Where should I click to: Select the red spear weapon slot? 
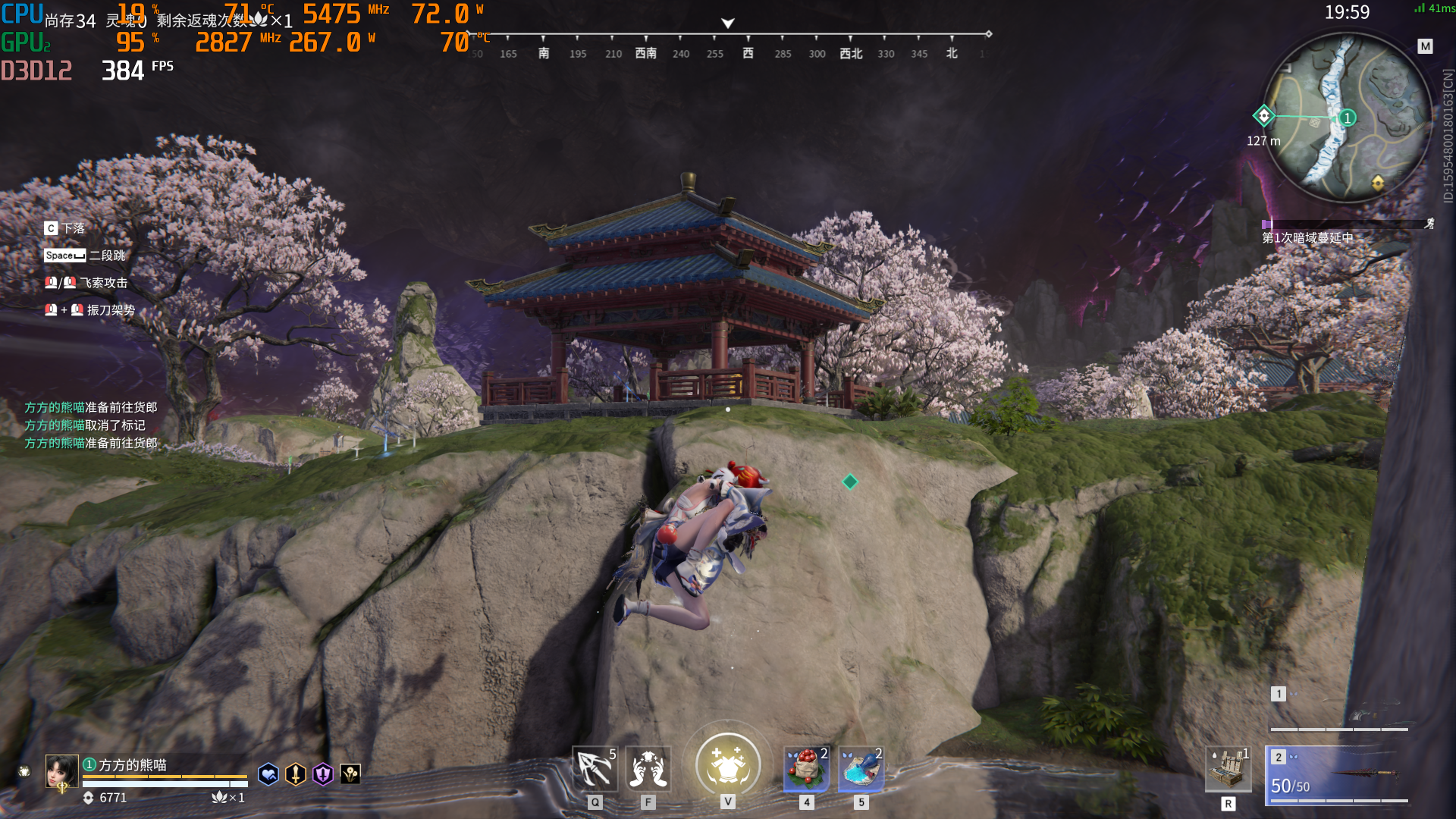(1339, 773)
